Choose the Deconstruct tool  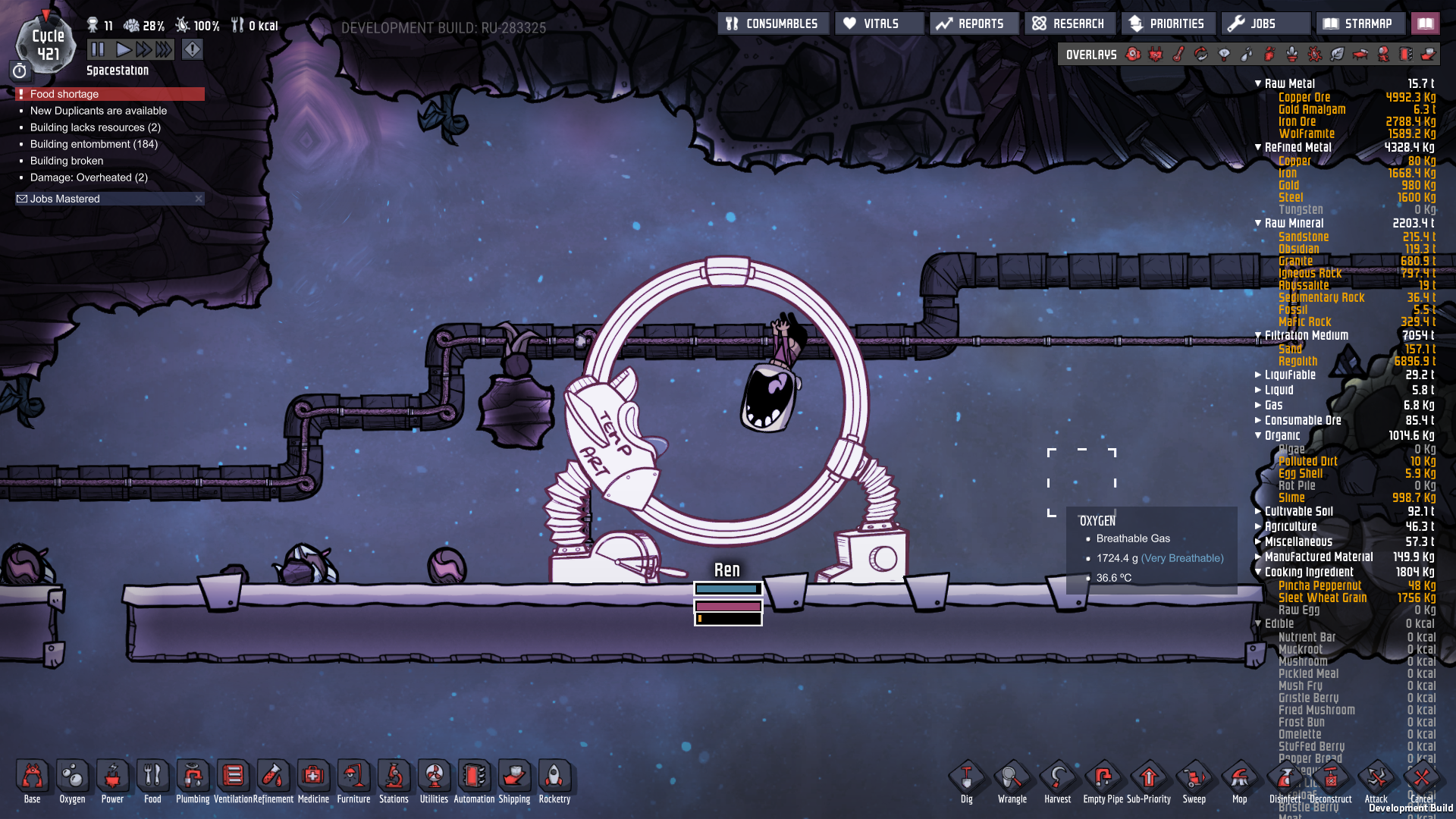1331,781
